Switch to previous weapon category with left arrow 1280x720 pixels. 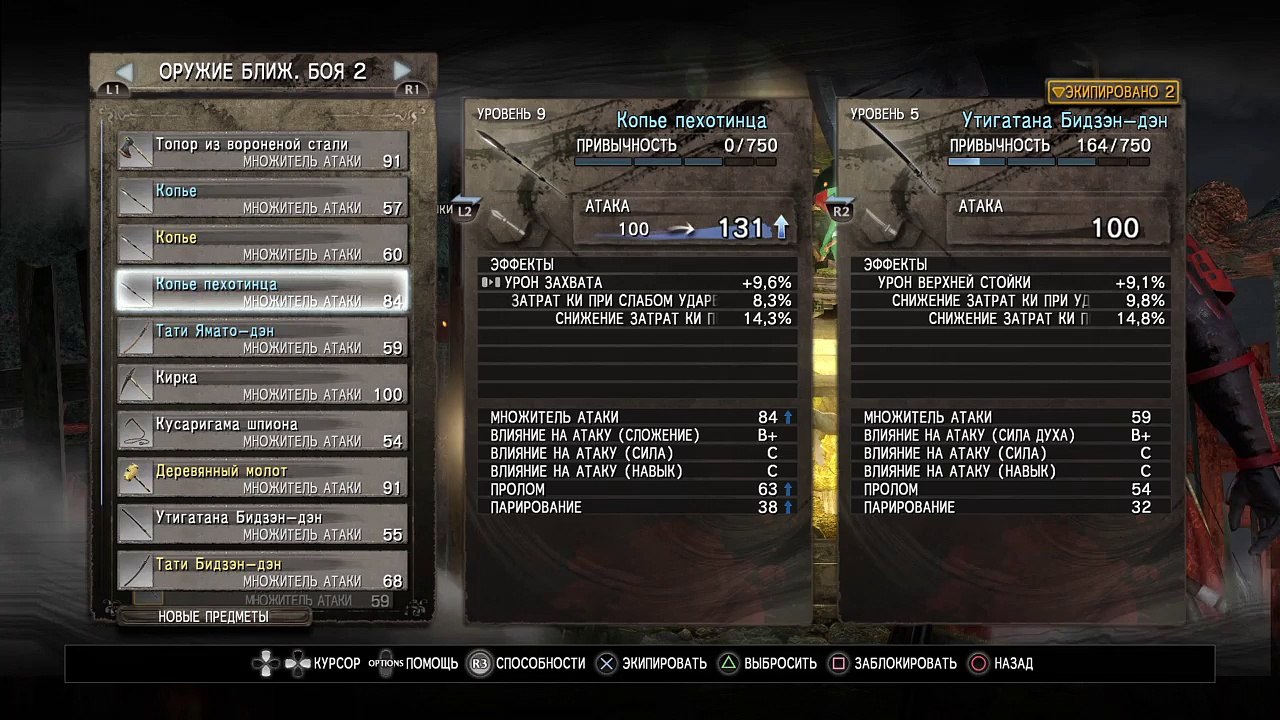tap(124, 71)
